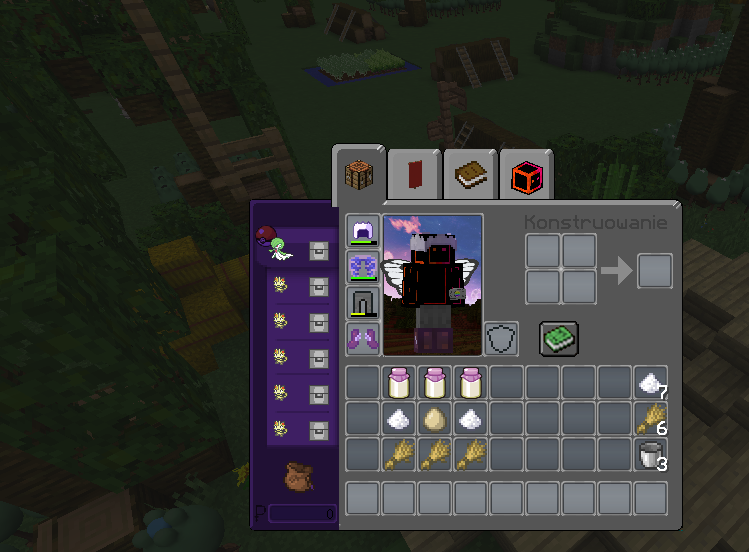Click the equipped helmet slot
749x552 pixels.
(x=361, y=231)
